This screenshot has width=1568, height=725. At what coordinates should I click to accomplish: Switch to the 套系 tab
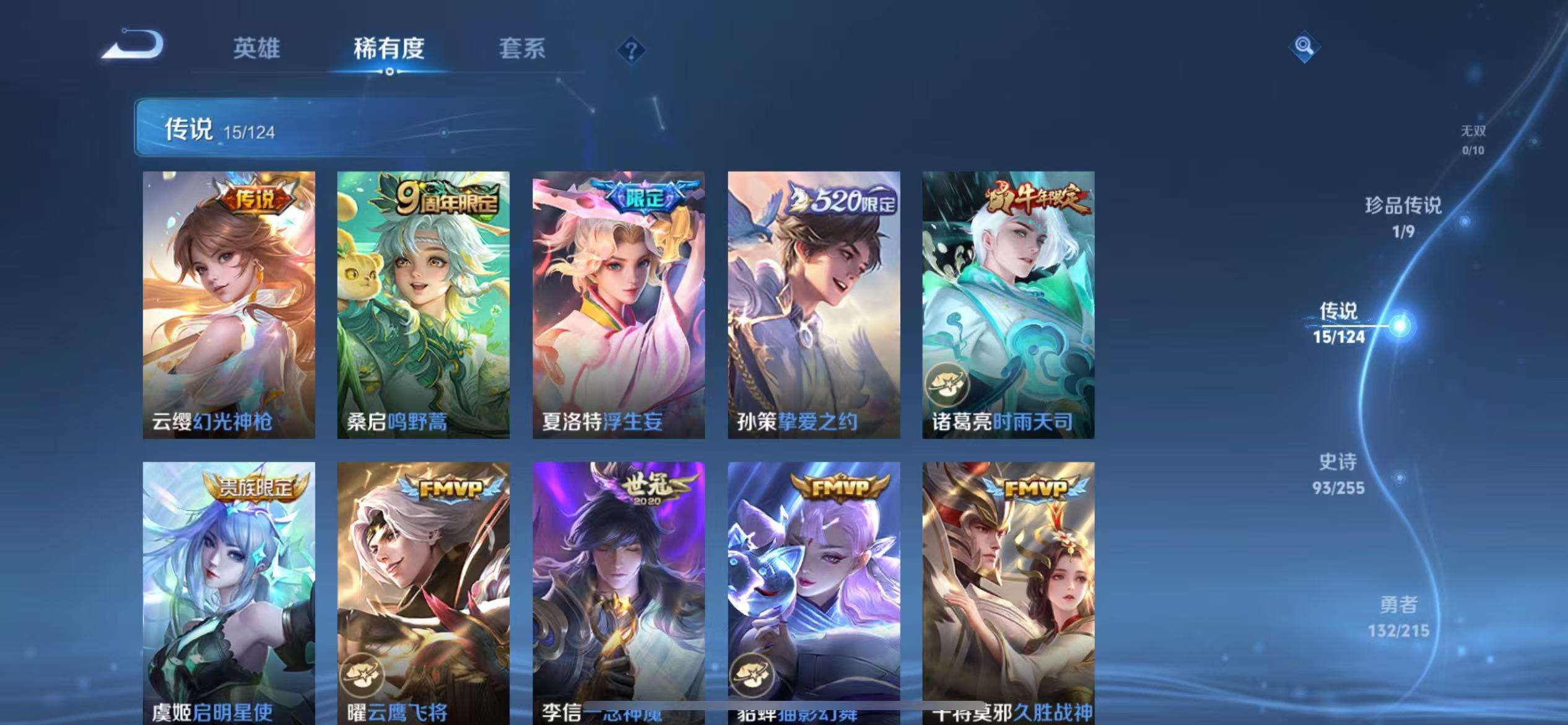523,50
